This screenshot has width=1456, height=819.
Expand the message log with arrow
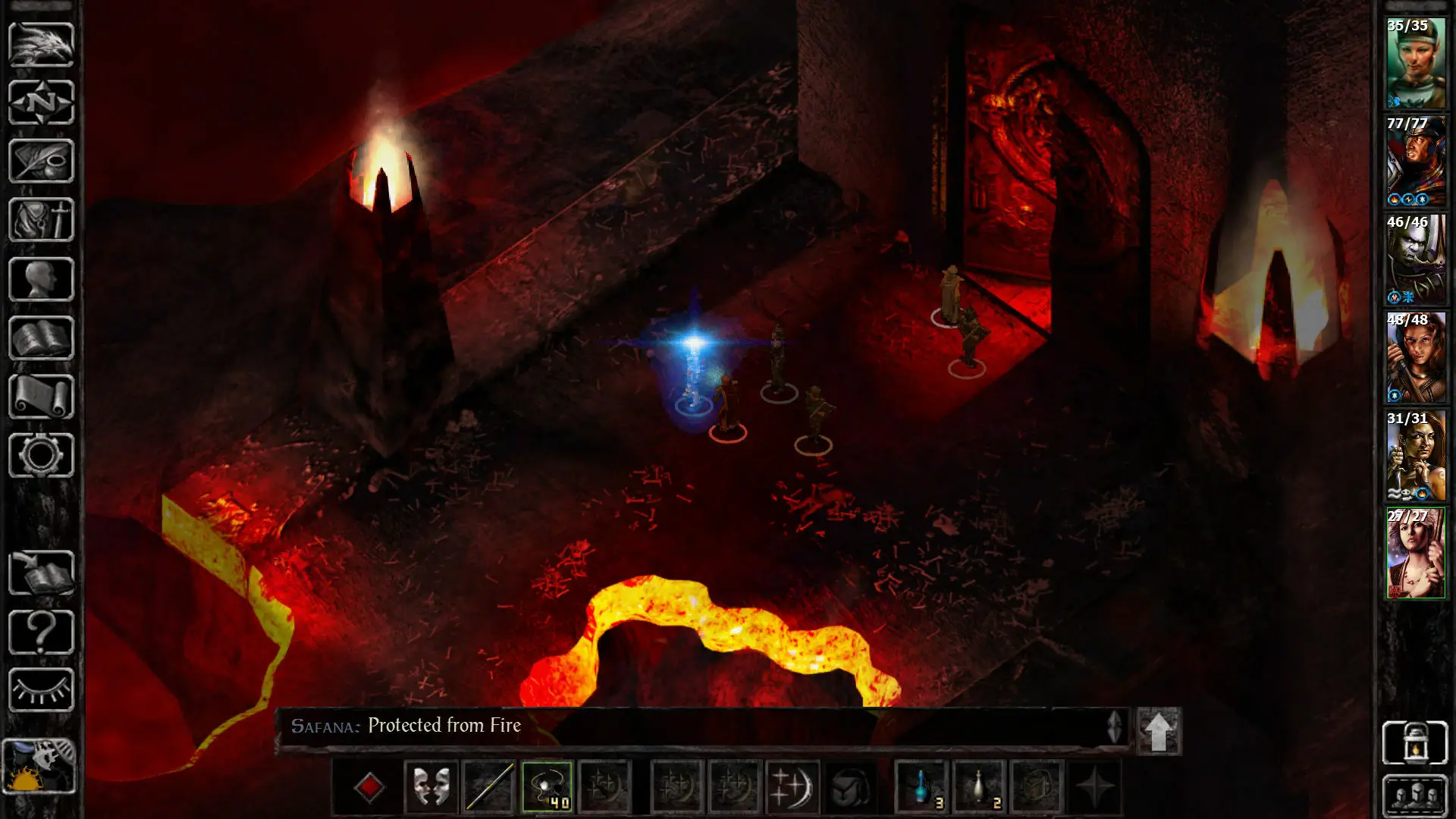[1158, 731]
